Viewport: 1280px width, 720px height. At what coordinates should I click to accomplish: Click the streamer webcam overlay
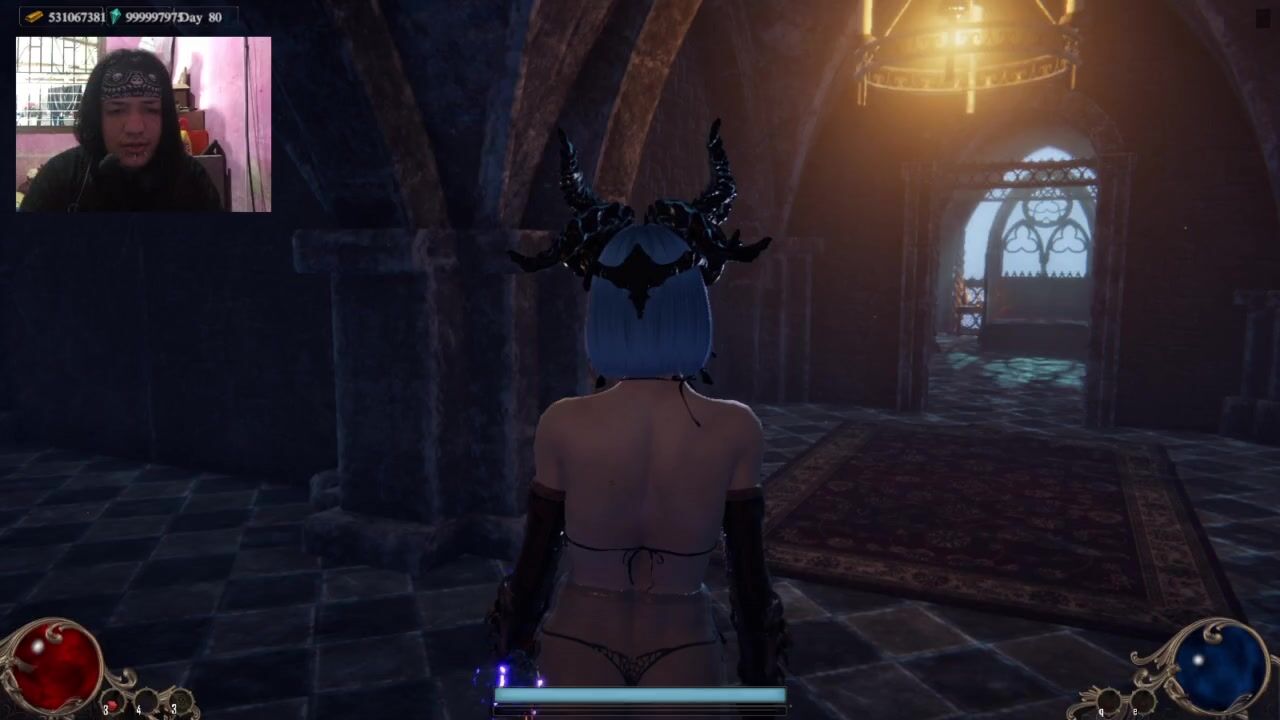tap(144, 124)
